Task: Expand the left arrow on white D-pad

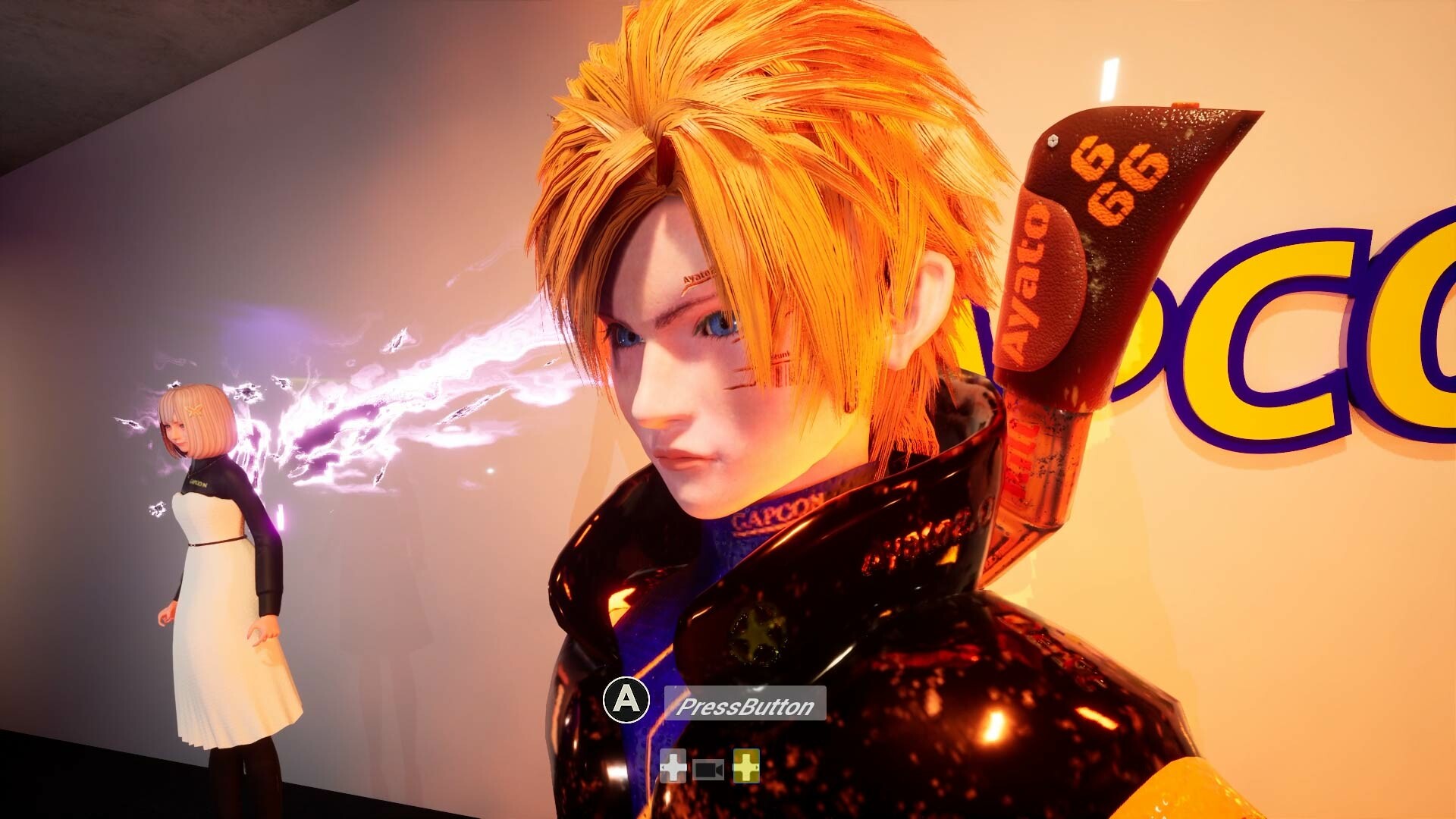Action: point(662,767)
